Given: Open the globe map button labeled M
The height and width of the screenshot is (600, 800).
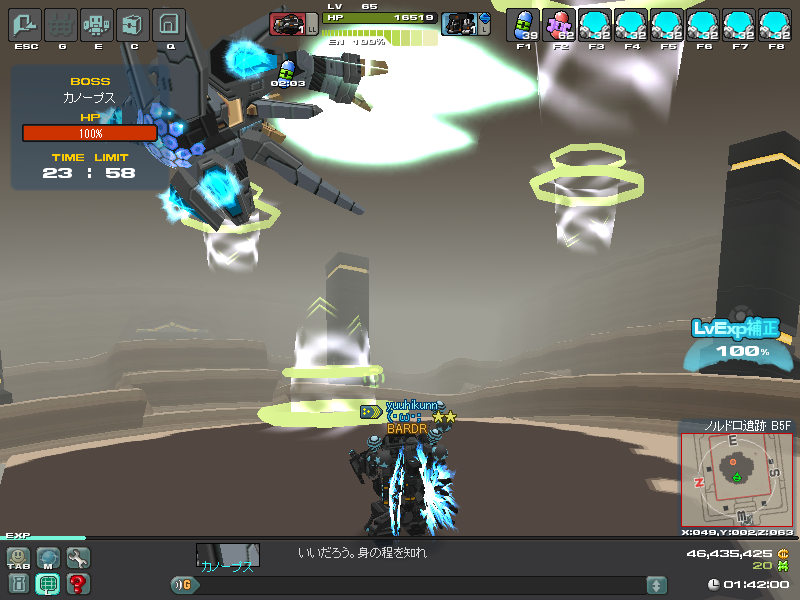Looking at the screenshot, I should tap(48, 558).
